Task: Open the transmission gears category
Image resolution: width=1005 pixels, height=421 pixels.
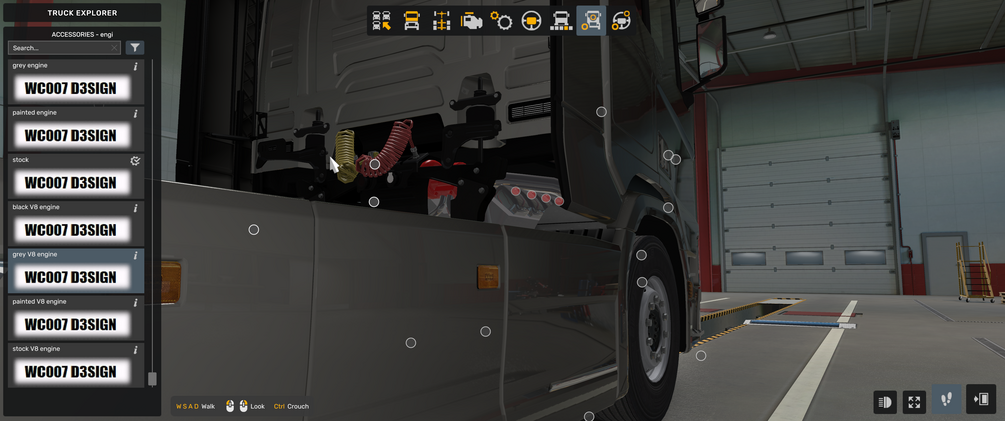Action: tap(501, 21)
